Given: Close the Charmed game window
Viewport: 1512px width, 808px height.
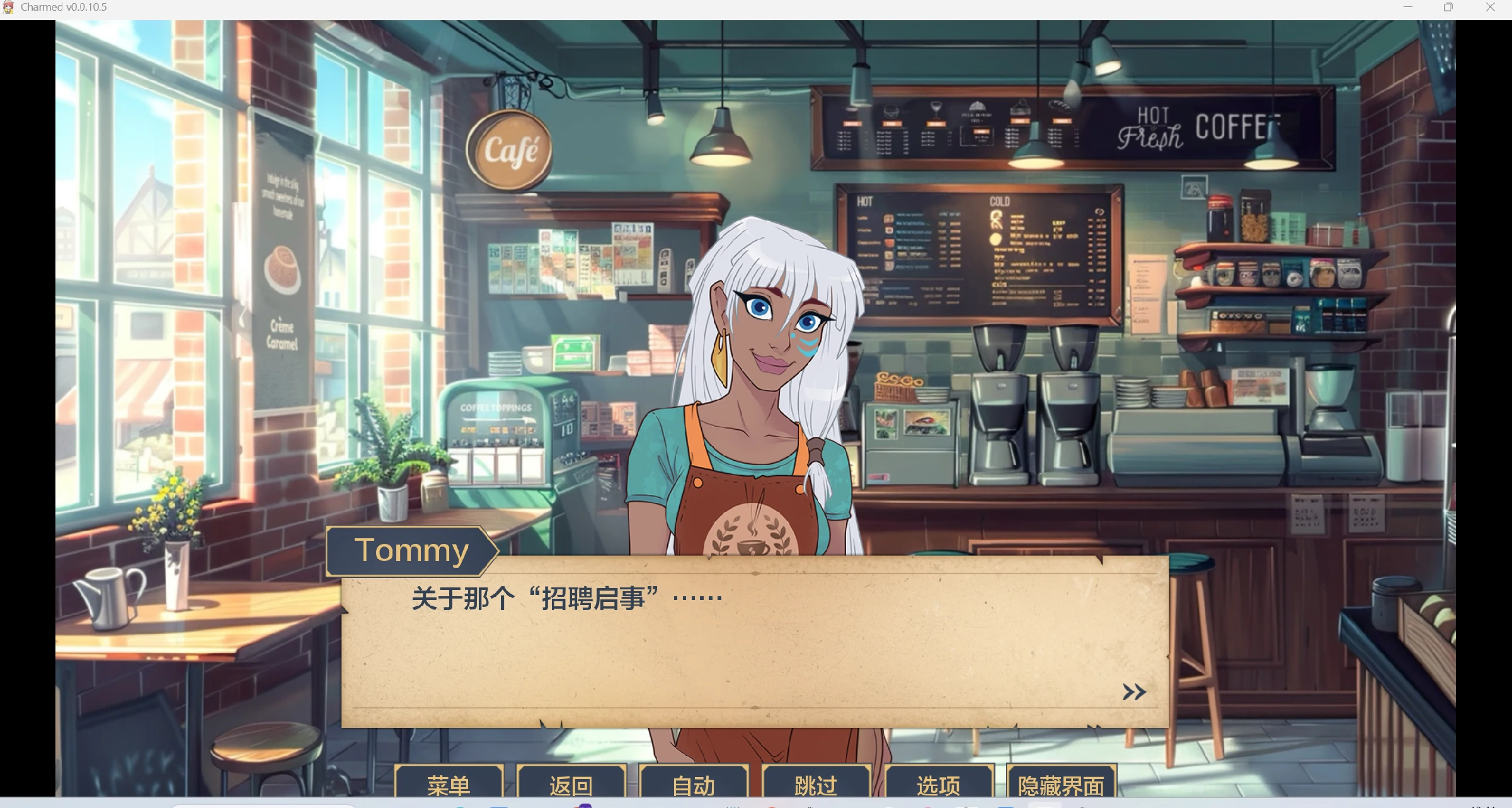Looking at the screenshot, I should click(x=1490, y=8).
